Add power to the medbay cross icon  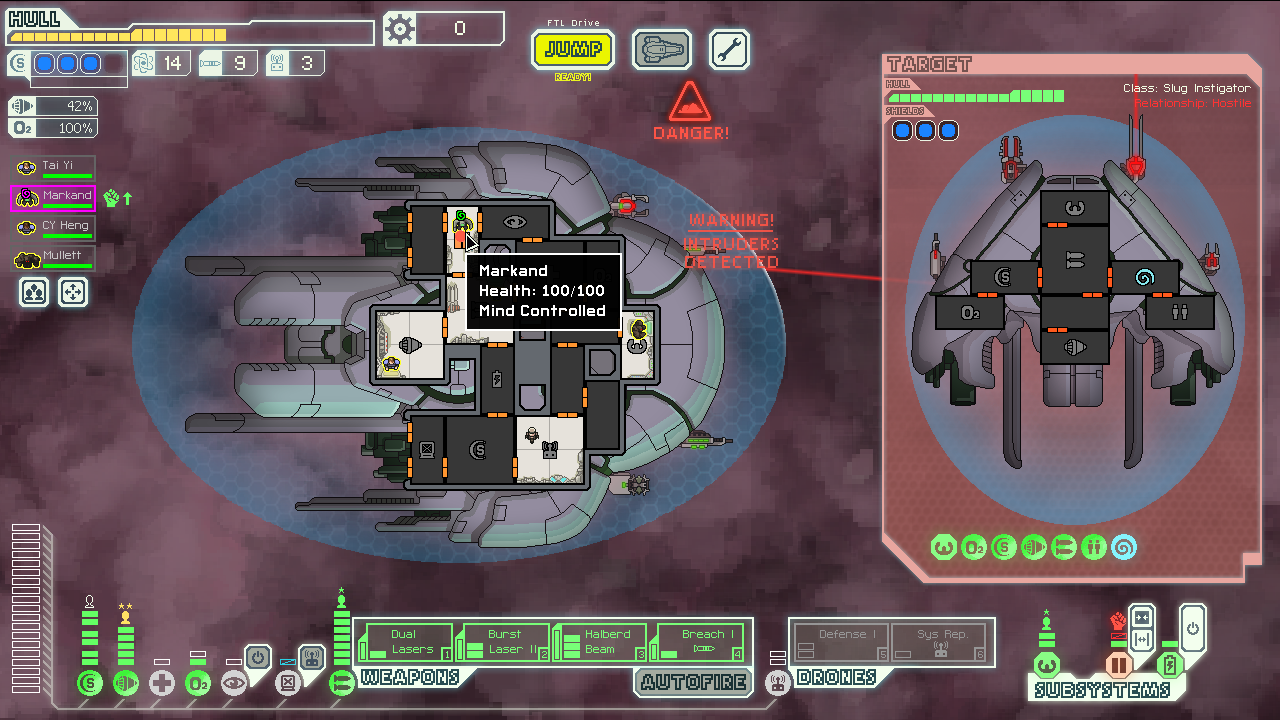[x=162, y=683]
